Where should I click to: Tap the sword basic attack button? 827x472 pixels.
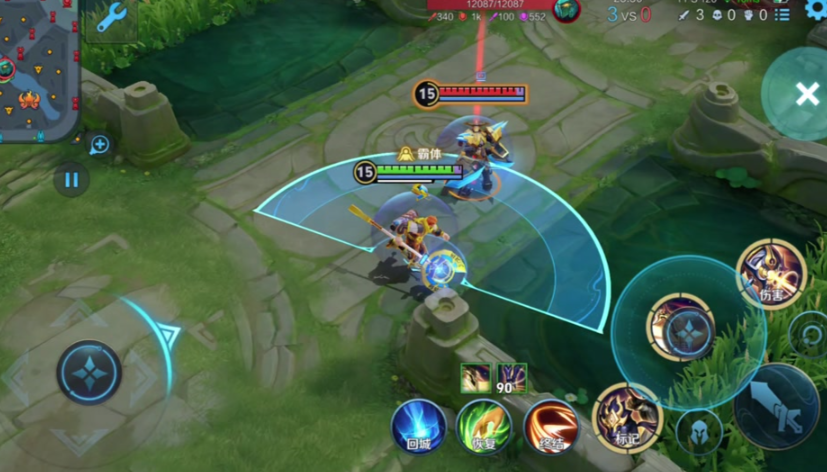point(777,407)
